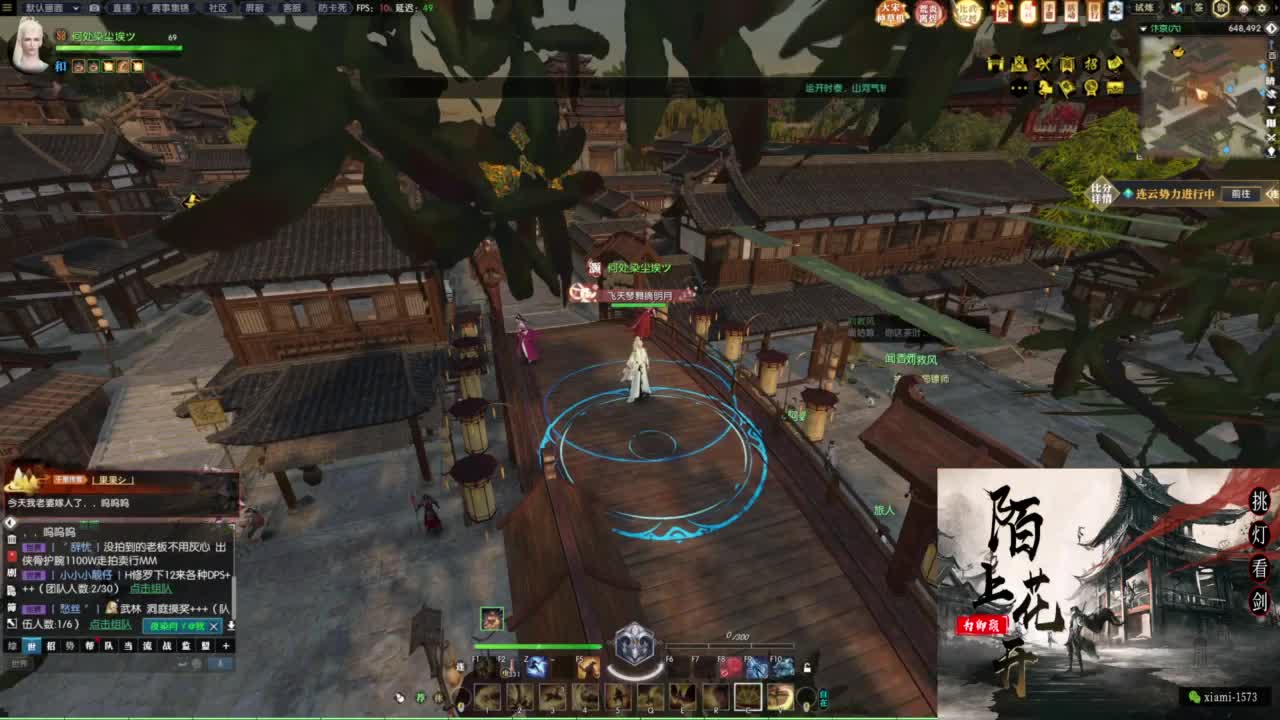
Task: Open the settings gear at top-right
Action: point(1261,9)
